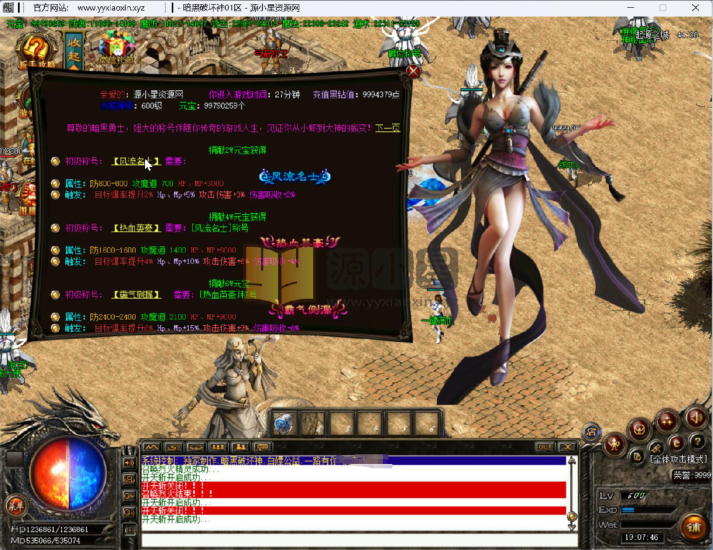Close the game window

point(697,6)
